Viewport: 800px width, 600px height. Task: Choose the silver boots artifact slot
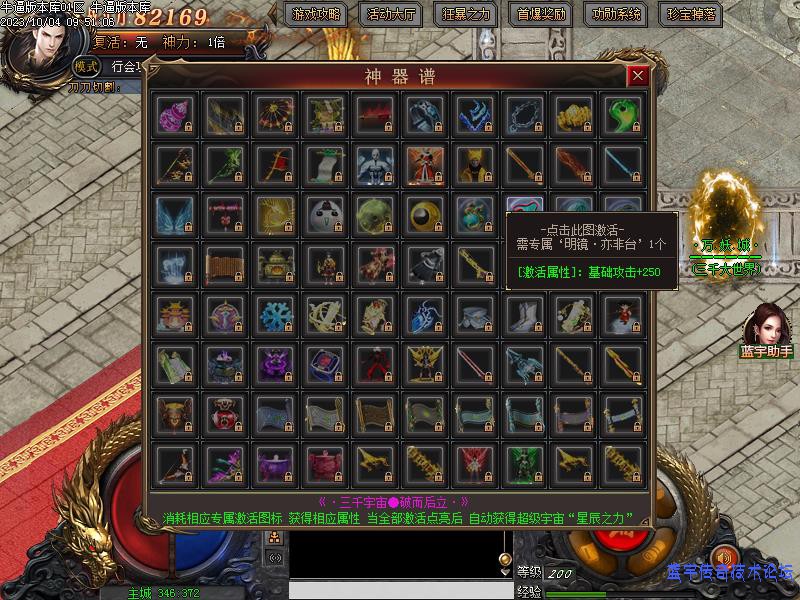coord(524,314)
